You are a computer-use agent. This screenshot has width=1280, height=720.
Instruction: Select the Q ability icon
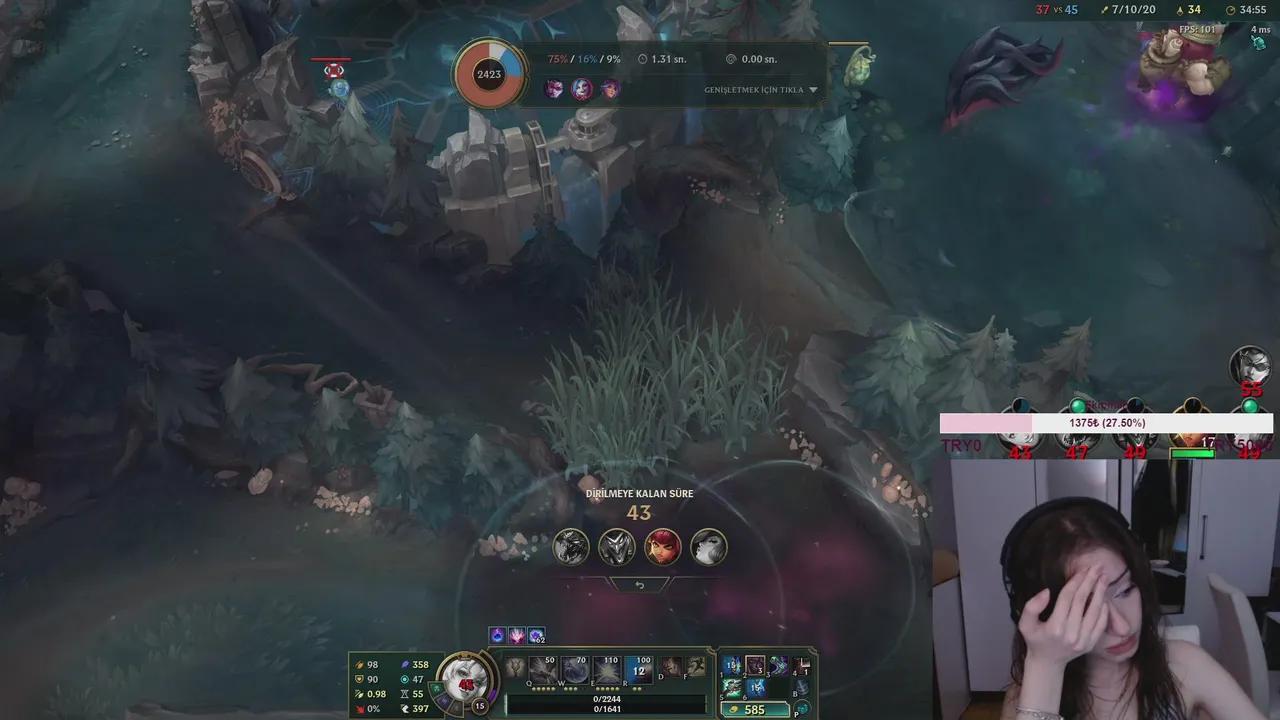click(543, 669)
